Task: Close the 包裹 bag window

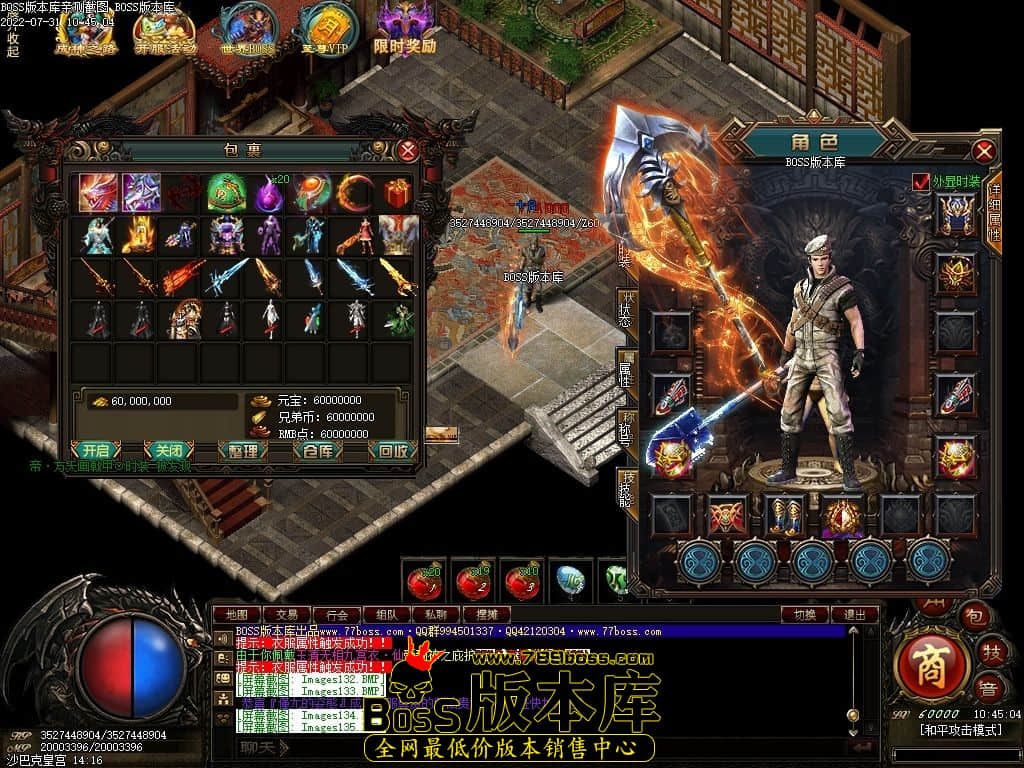Action: click(x=408, y=151)
